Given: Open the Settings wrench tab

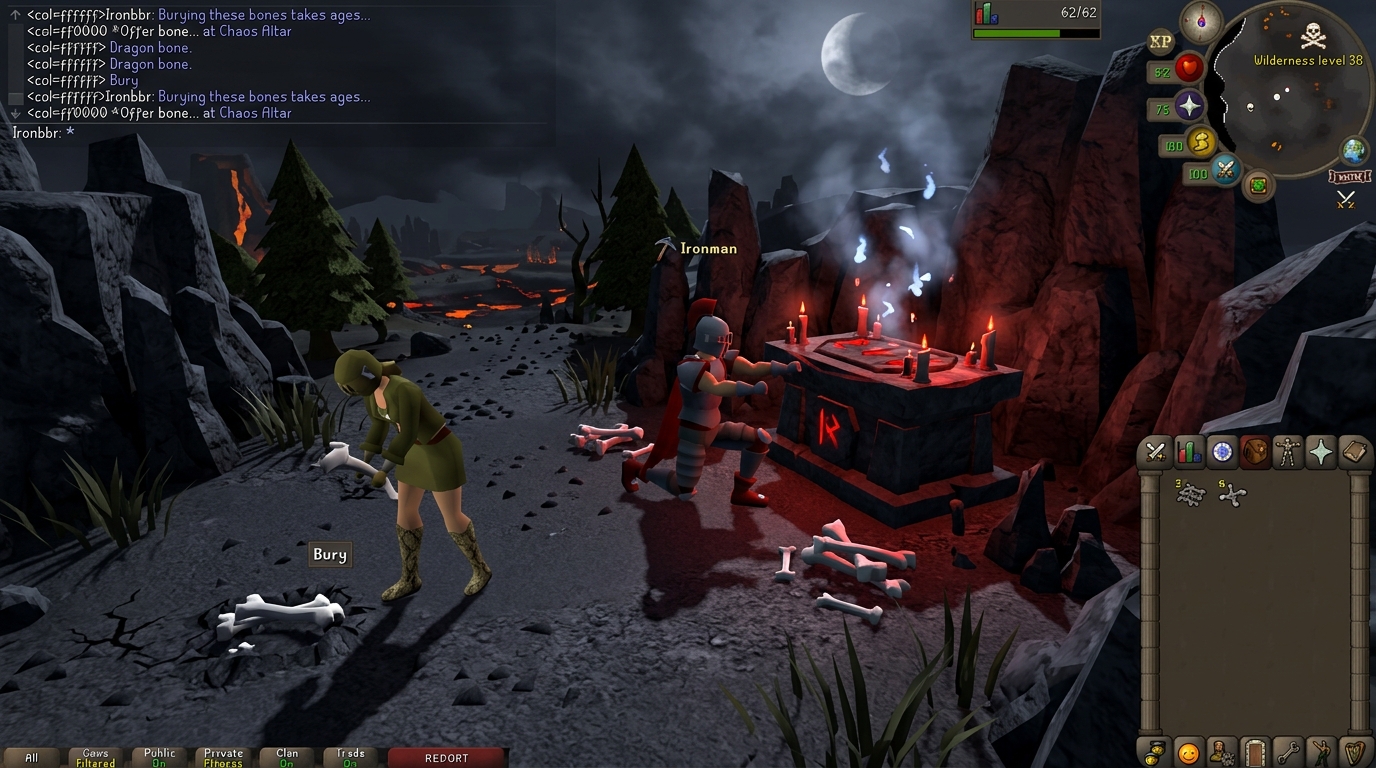Looking at the screenshot, I should (1287, 752).
